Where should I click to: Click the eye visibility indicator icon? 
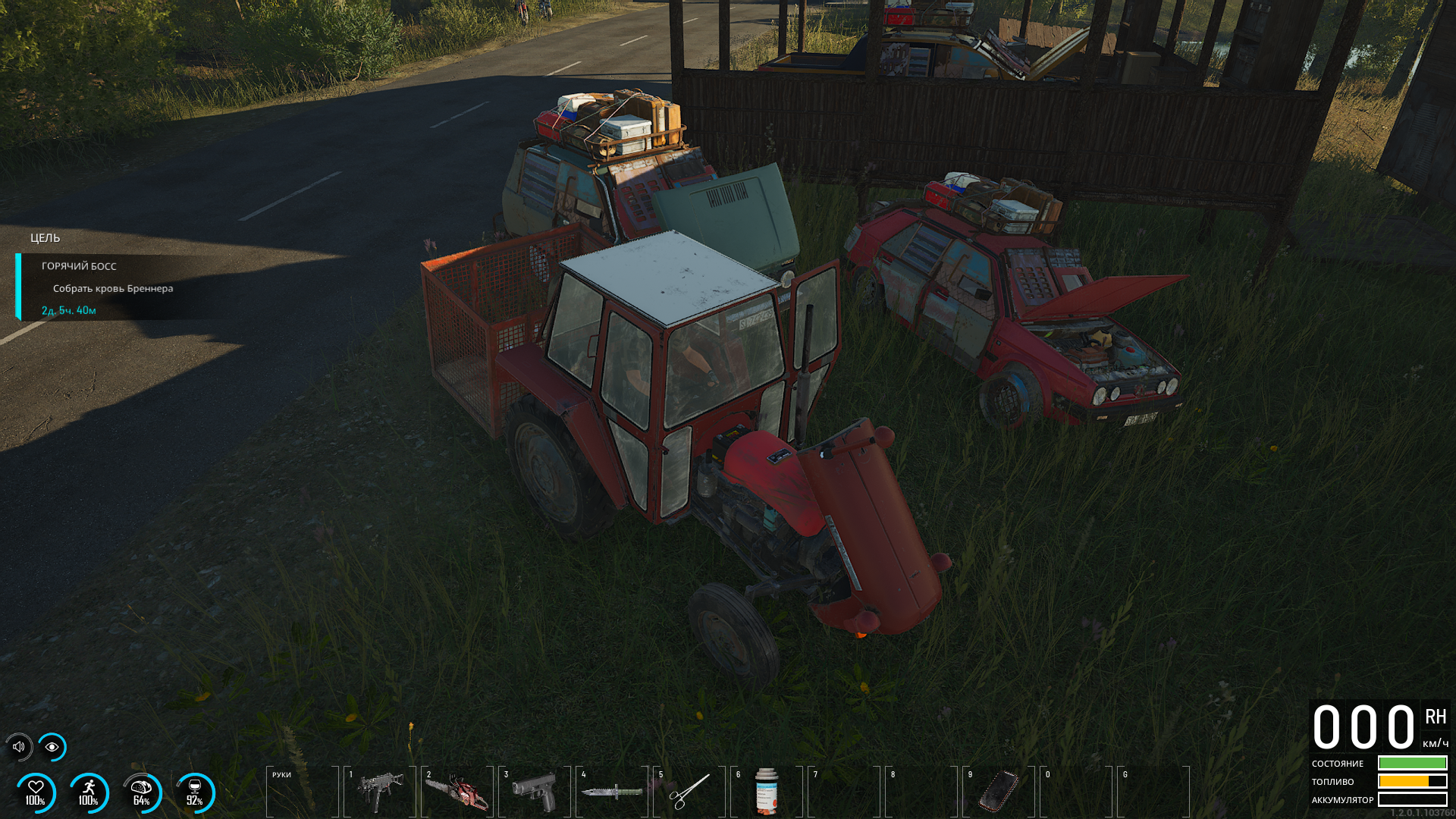(52, 747)
